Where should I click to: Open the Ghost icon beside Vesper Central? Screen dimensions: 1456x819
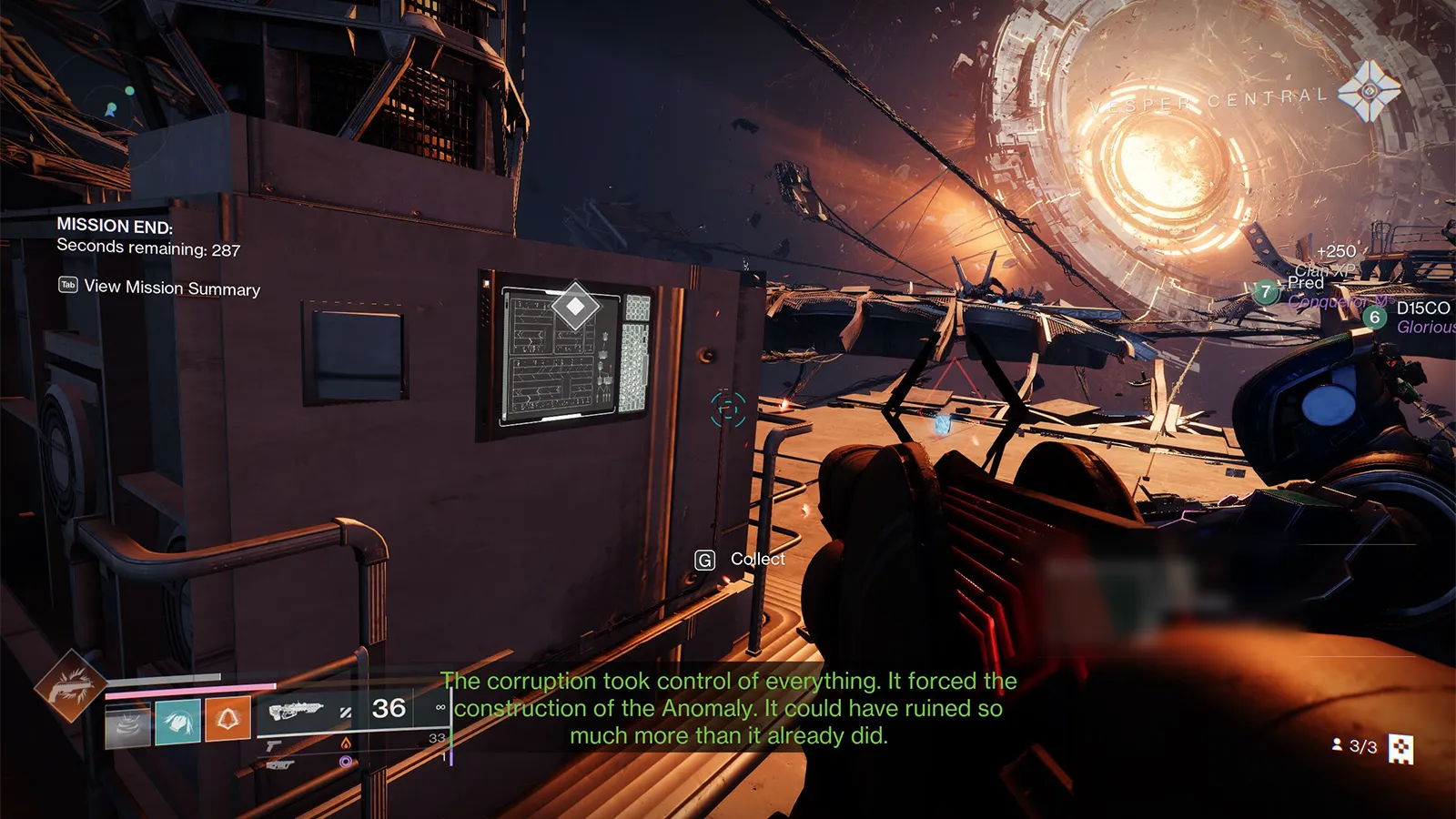(x=1369, y=91)
